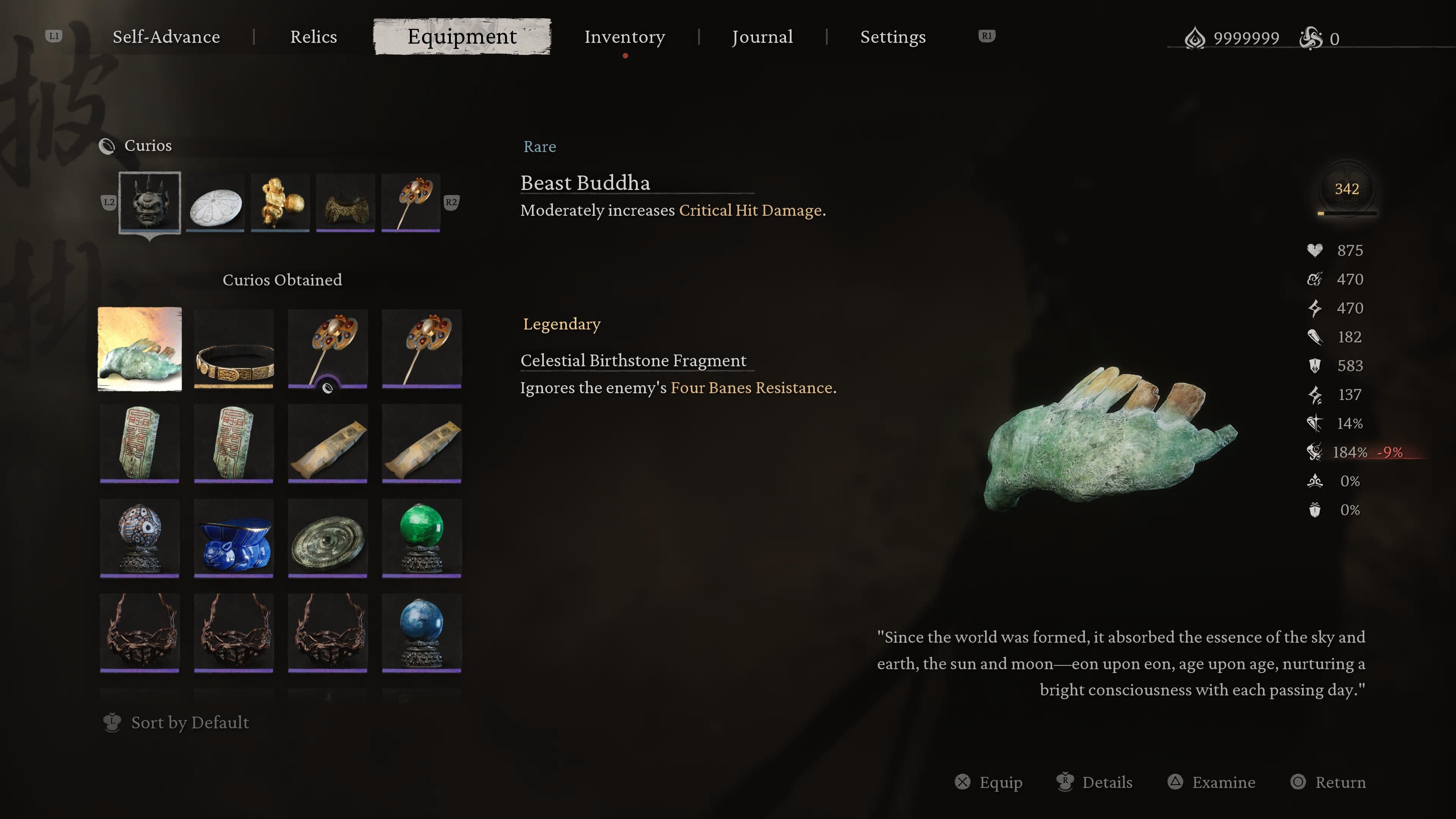
Task: Open the Journal tab
Action: pyautogui.click(x=762, y=37)
